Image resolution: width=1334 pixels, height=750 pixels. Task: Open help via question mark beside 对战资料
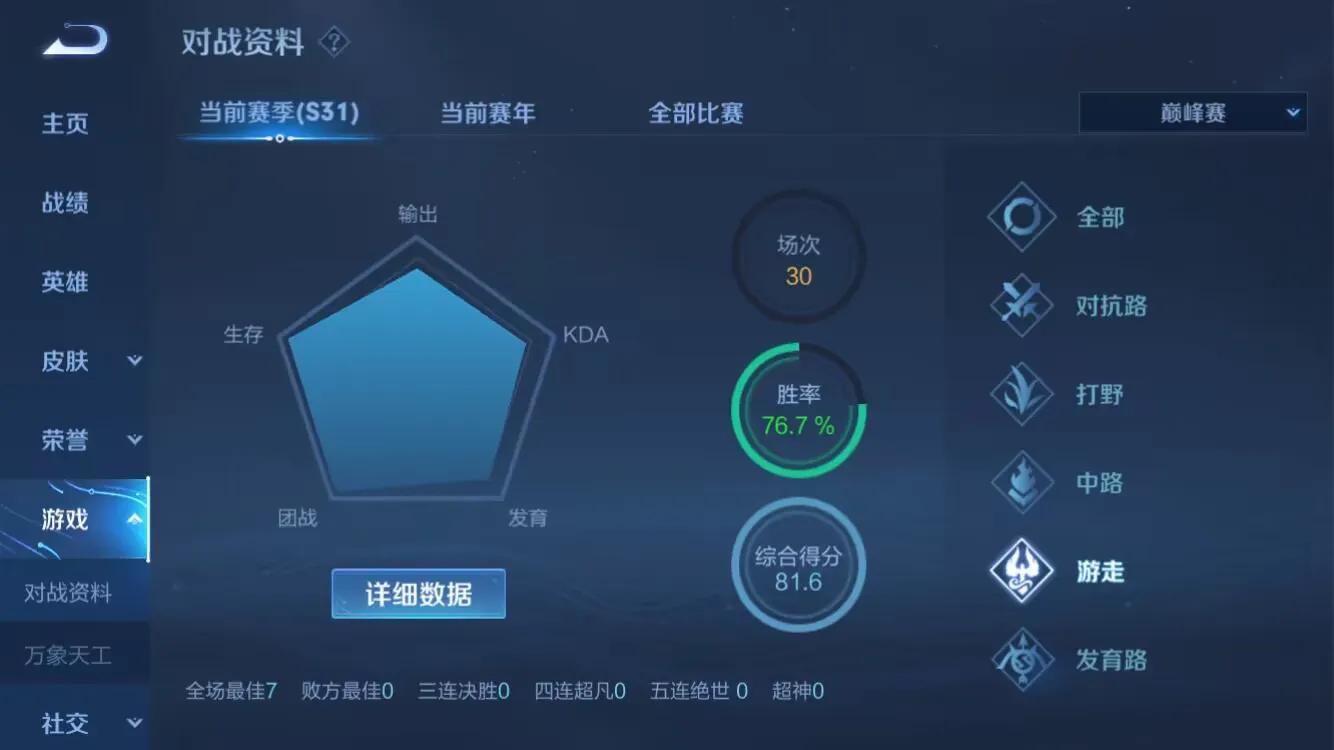(334, 42)
